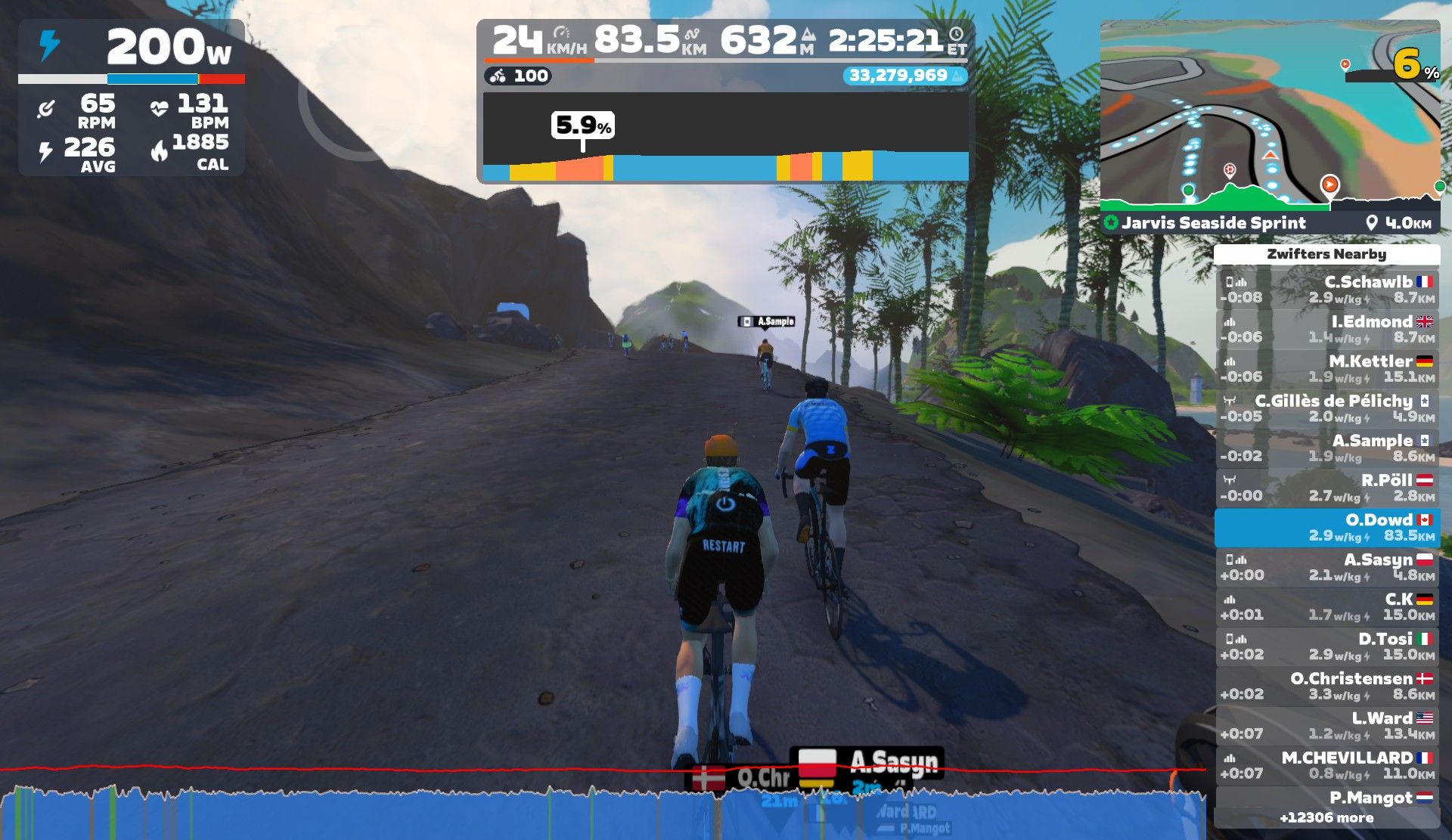Click the 200w power panel
The height and width of the screenshot is (840, 1452).
coord(132,98)
